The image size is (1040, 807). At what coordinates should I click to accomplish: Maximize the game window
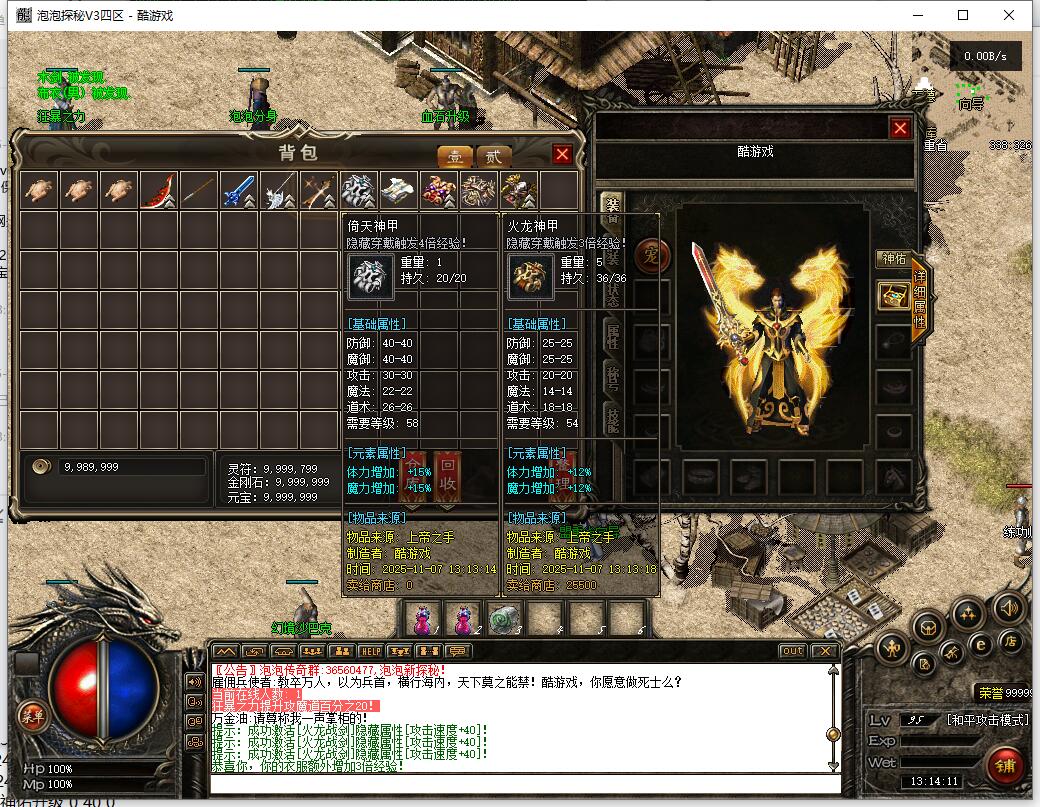click(x=963, y=15)
